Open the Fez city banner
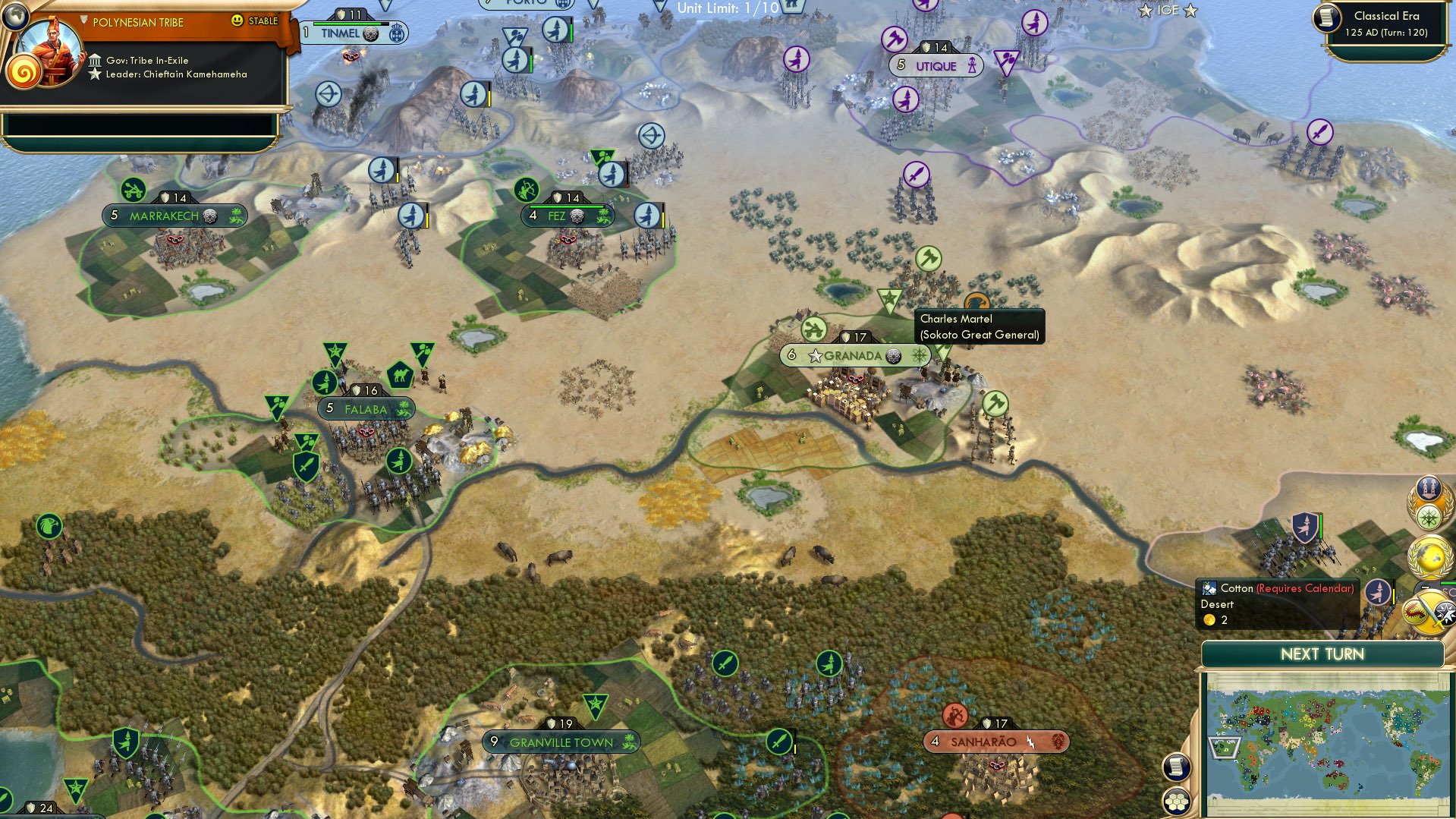The image size is (1456, 819). 558,216
